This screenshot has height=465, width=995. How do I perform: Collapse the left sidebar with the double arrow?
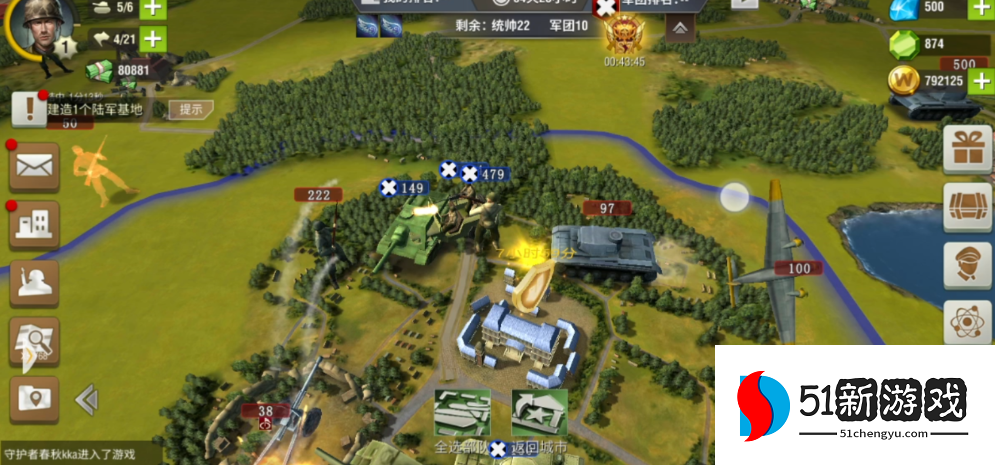click(86, 400)
